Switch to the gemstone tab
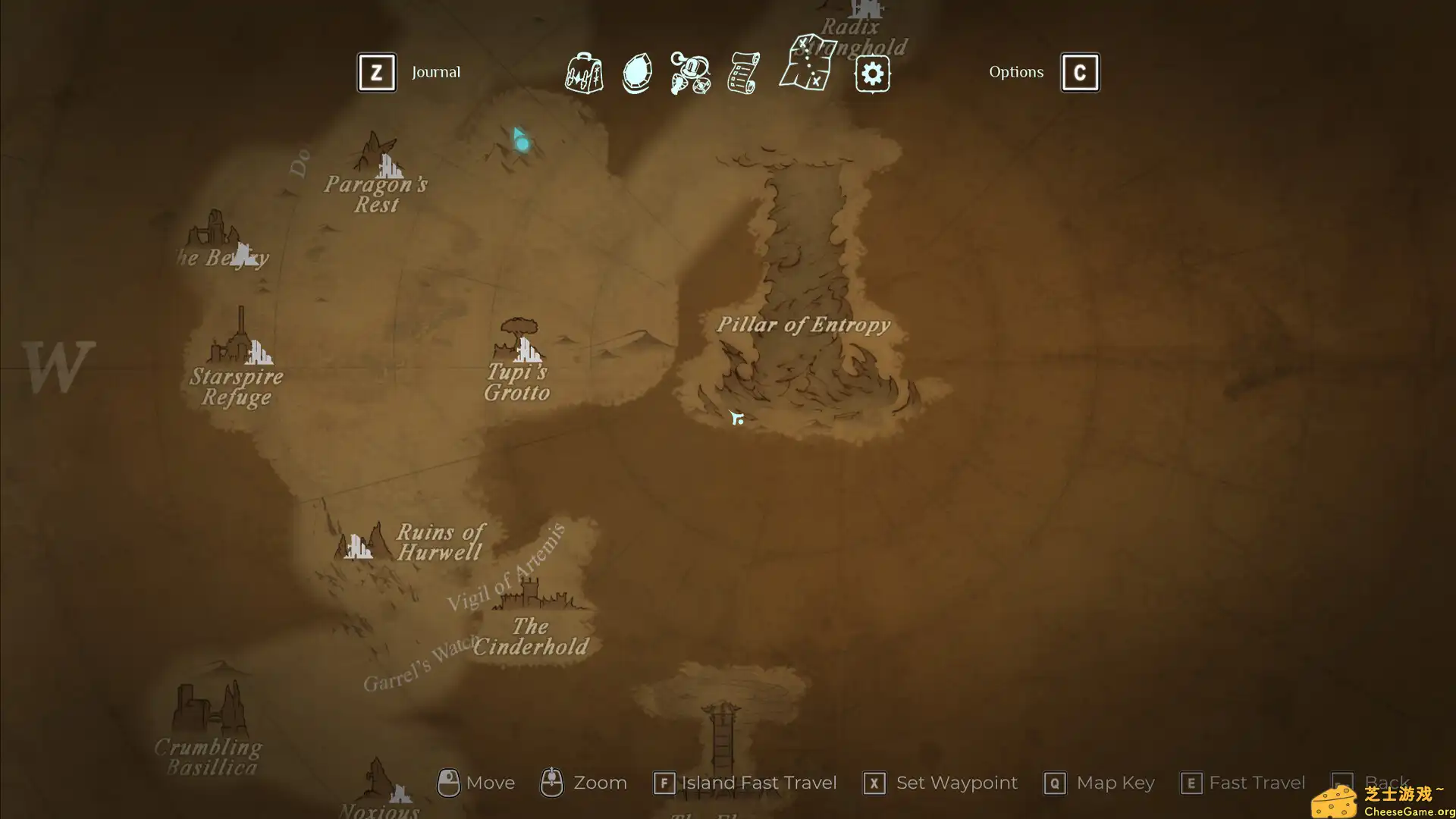 (637, 74)
